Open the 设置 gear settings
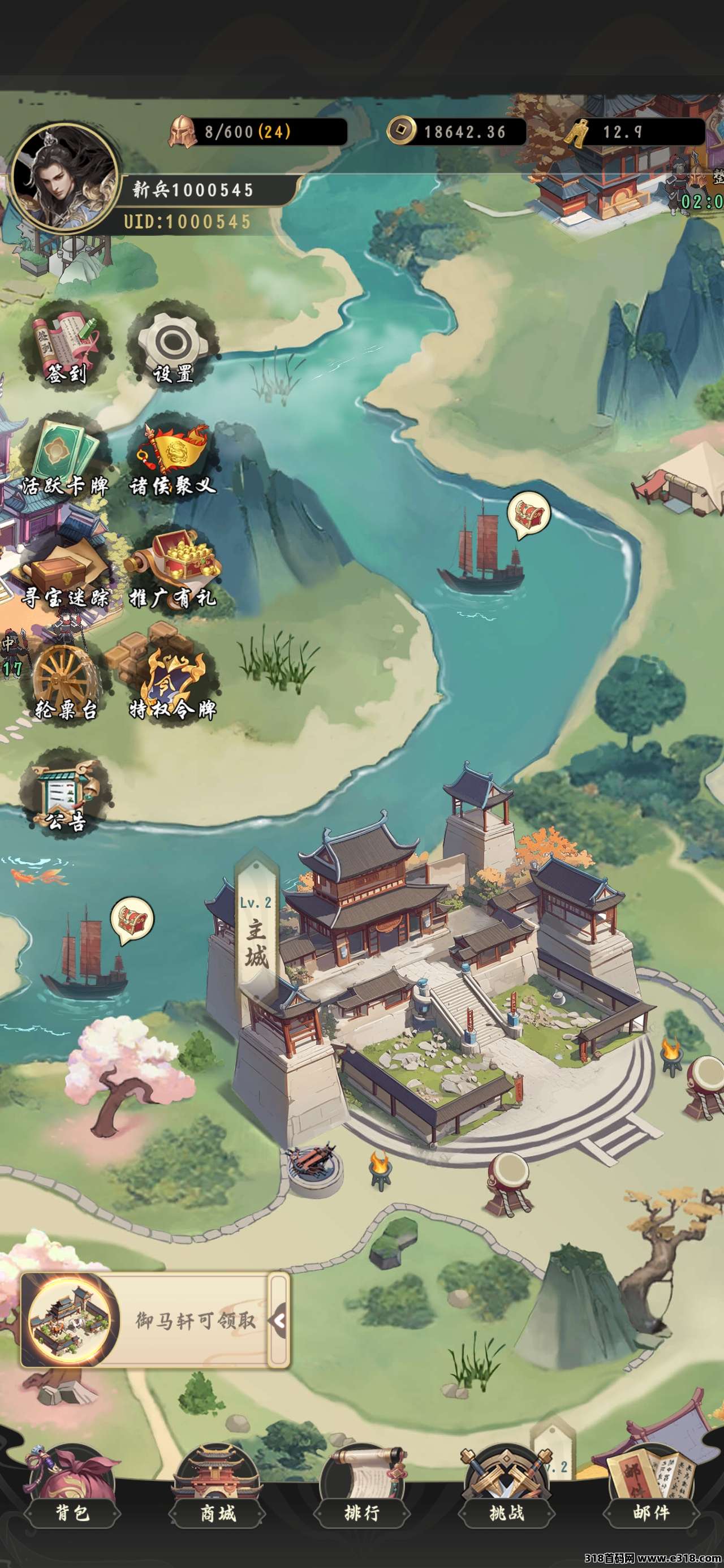This screenshot has width=724, height=1568. 172,346
